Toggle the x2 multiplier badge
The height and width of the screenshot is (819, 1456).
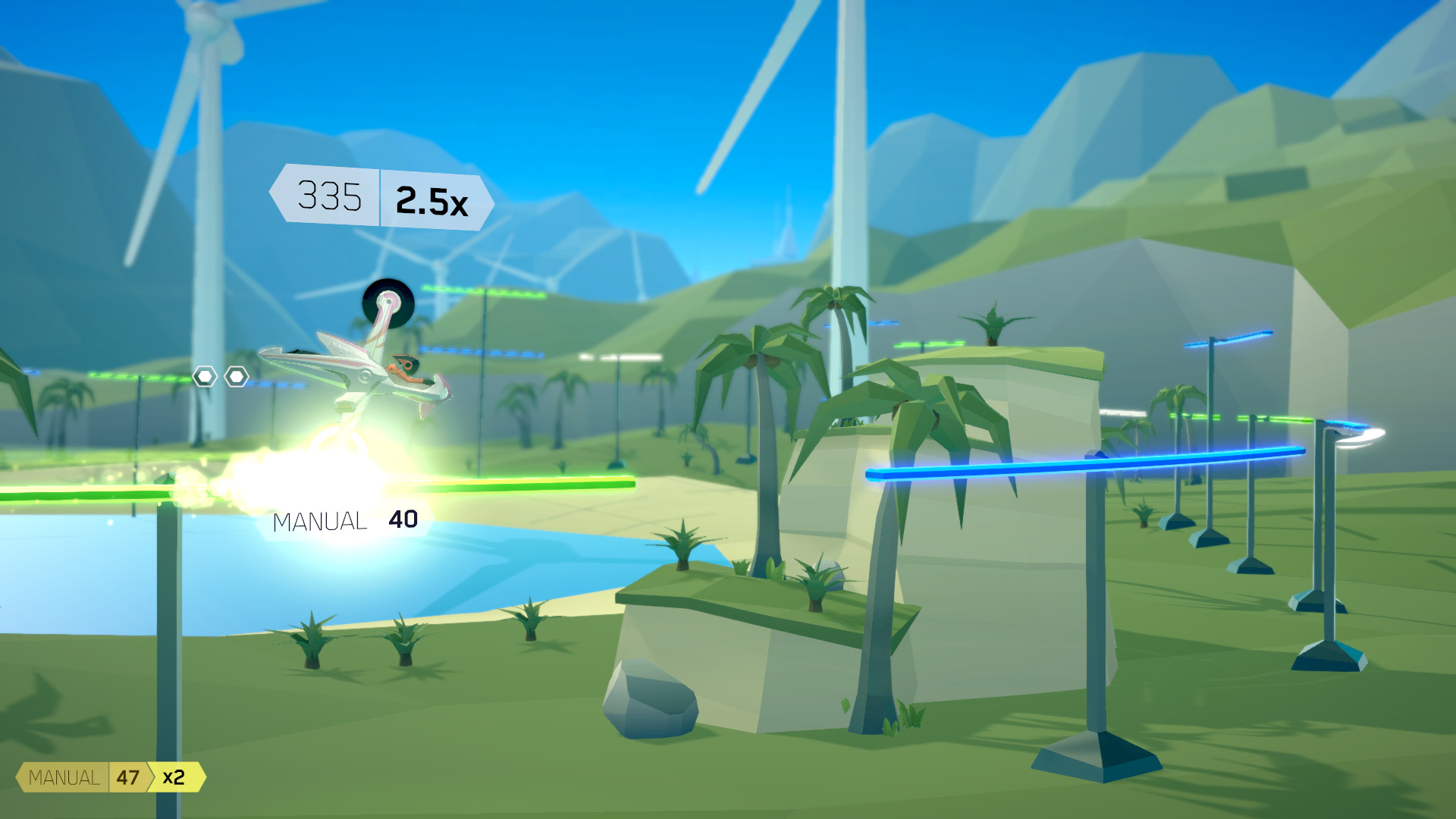(174, 777)
